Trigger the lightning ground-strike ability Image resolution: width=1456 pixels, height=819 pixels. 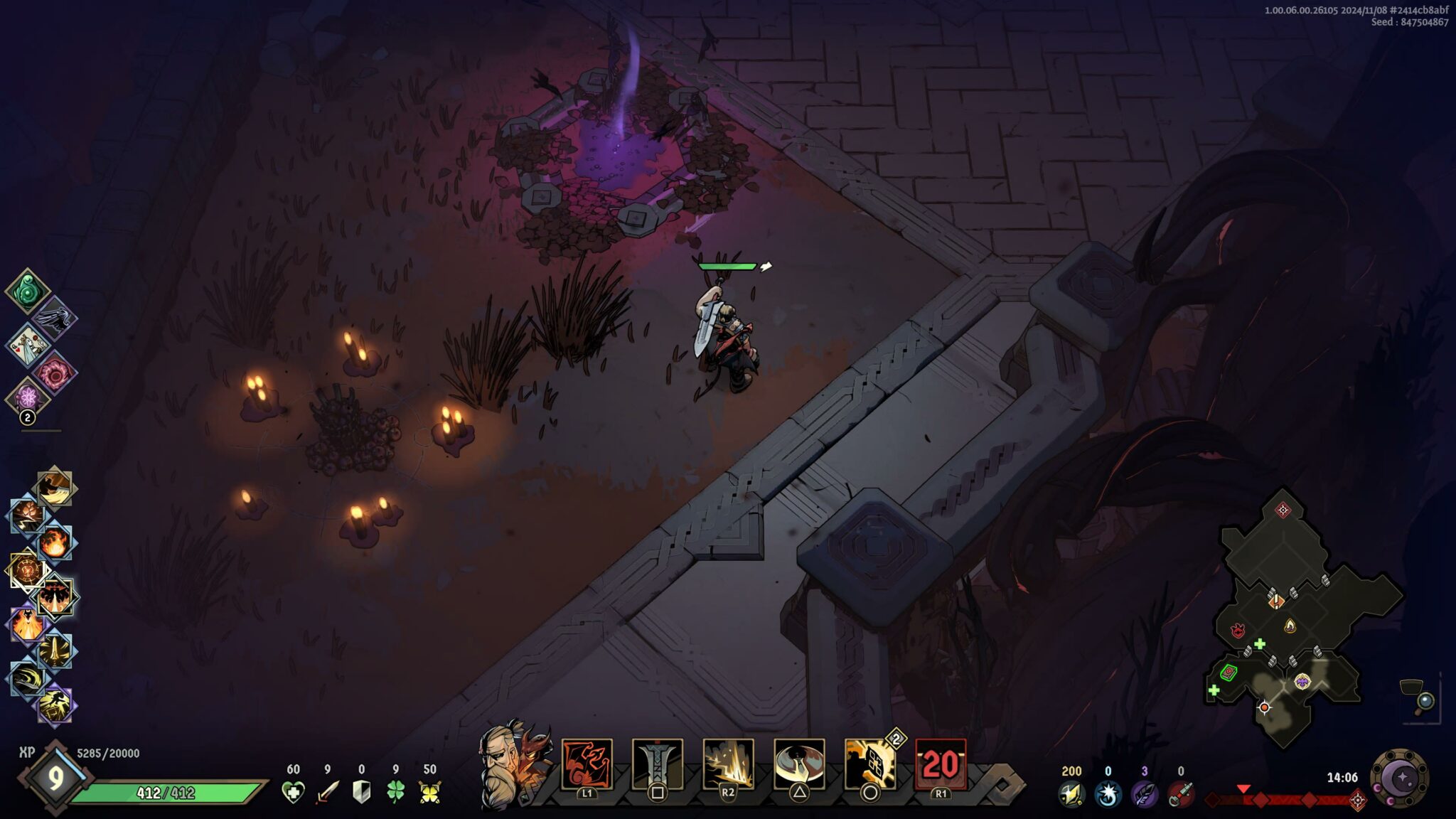[728, 764]
